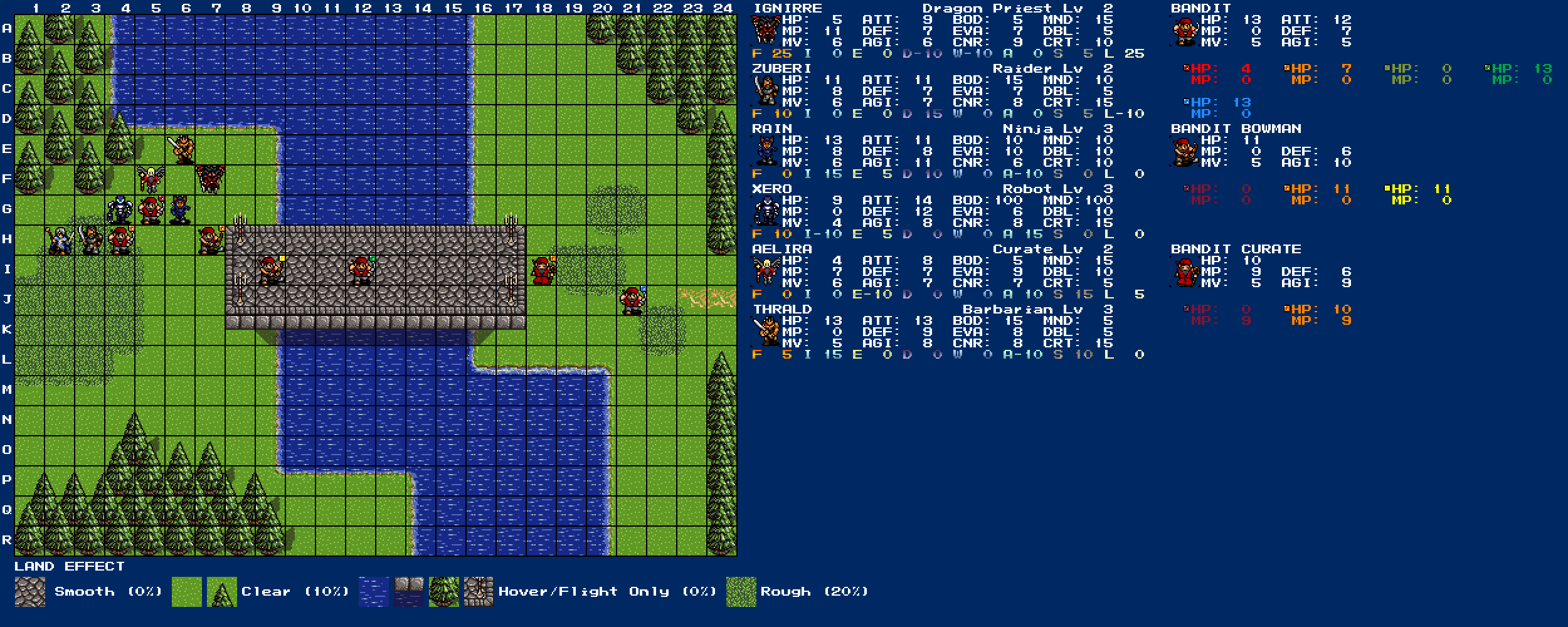Click the Clear pine tree legend tile
The height and width of the screenshot is (627, 1568).
(222, 592)
